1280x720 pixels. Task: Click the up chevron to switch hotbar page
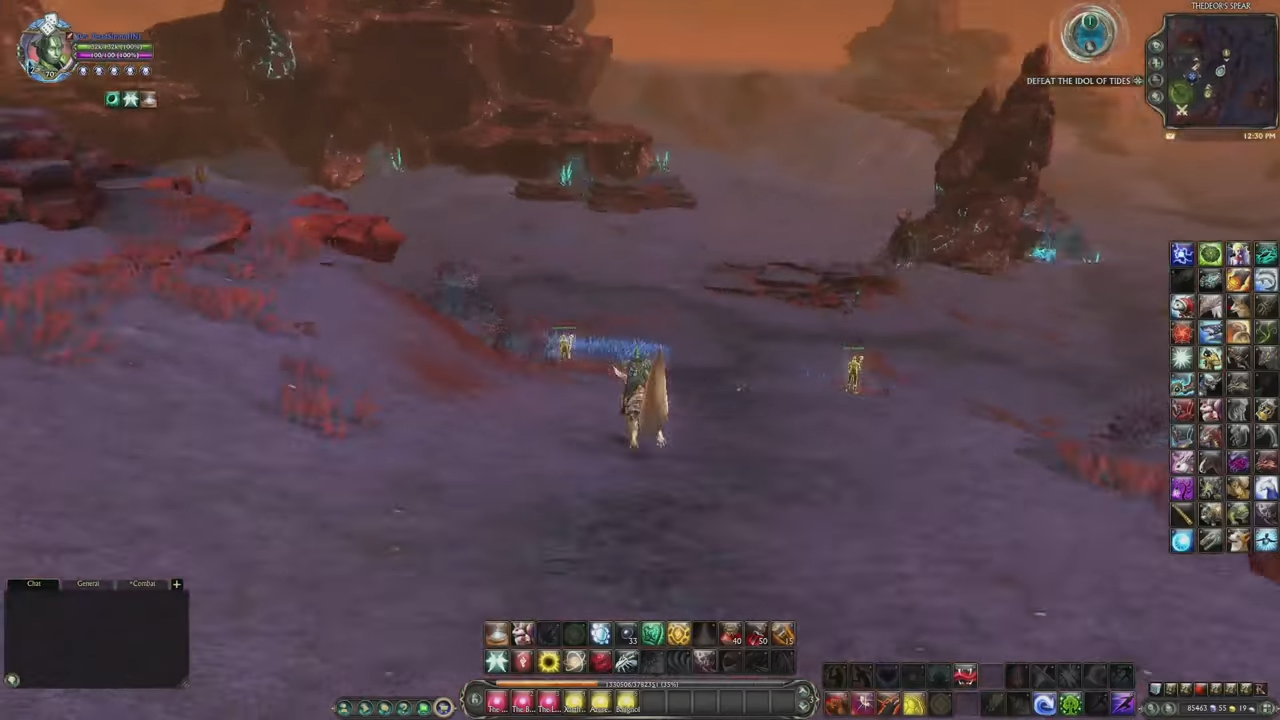pos(802,690)
